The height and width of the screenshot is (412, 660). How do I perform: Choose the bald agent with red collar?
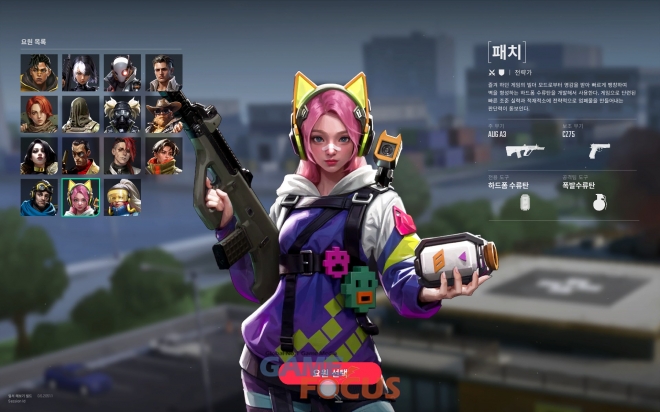[x=80, y=156]
